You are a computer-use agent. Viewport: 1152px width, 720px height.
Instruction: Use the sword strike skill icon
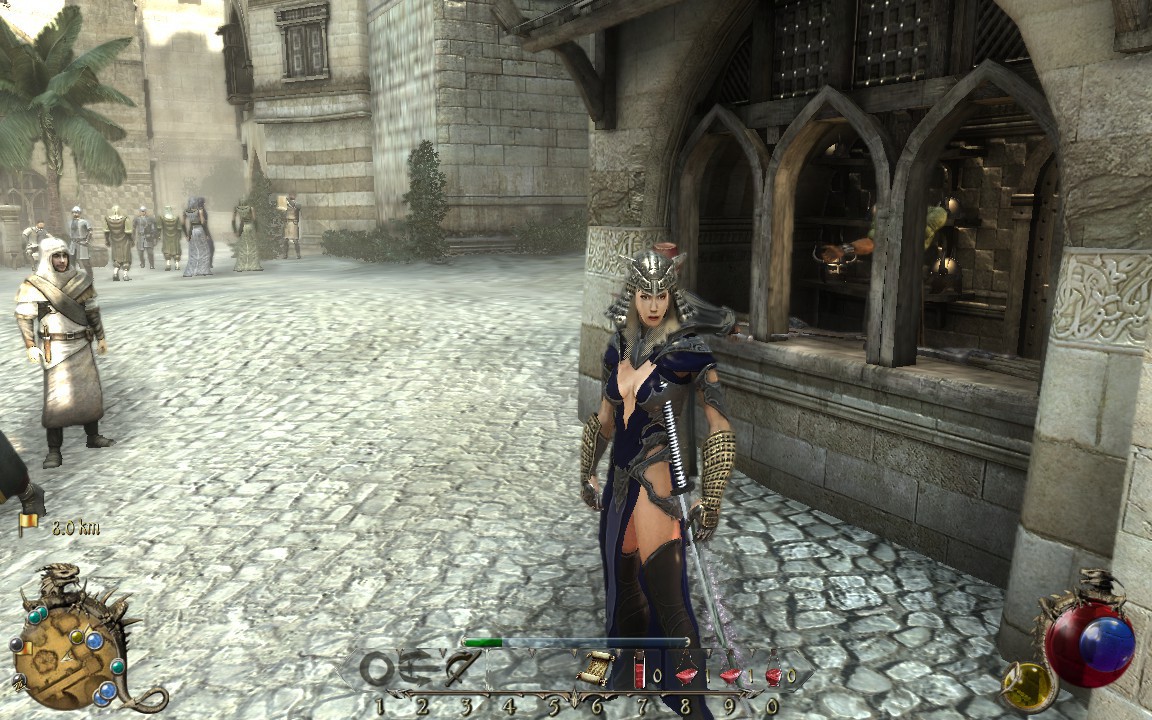(464, 667)
